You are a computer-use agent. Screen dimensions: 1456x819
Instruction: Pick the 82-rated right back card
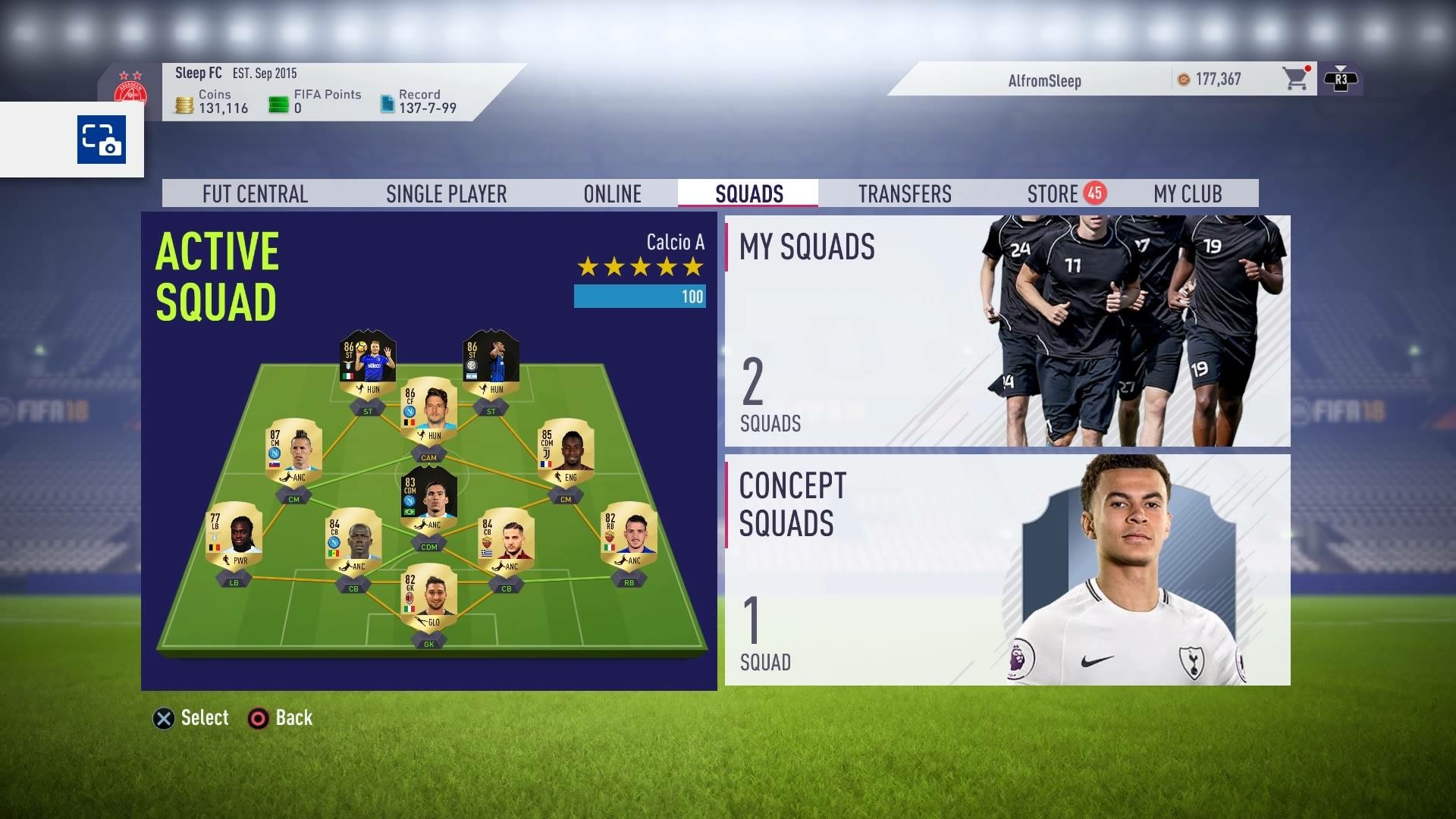(629, 535)
